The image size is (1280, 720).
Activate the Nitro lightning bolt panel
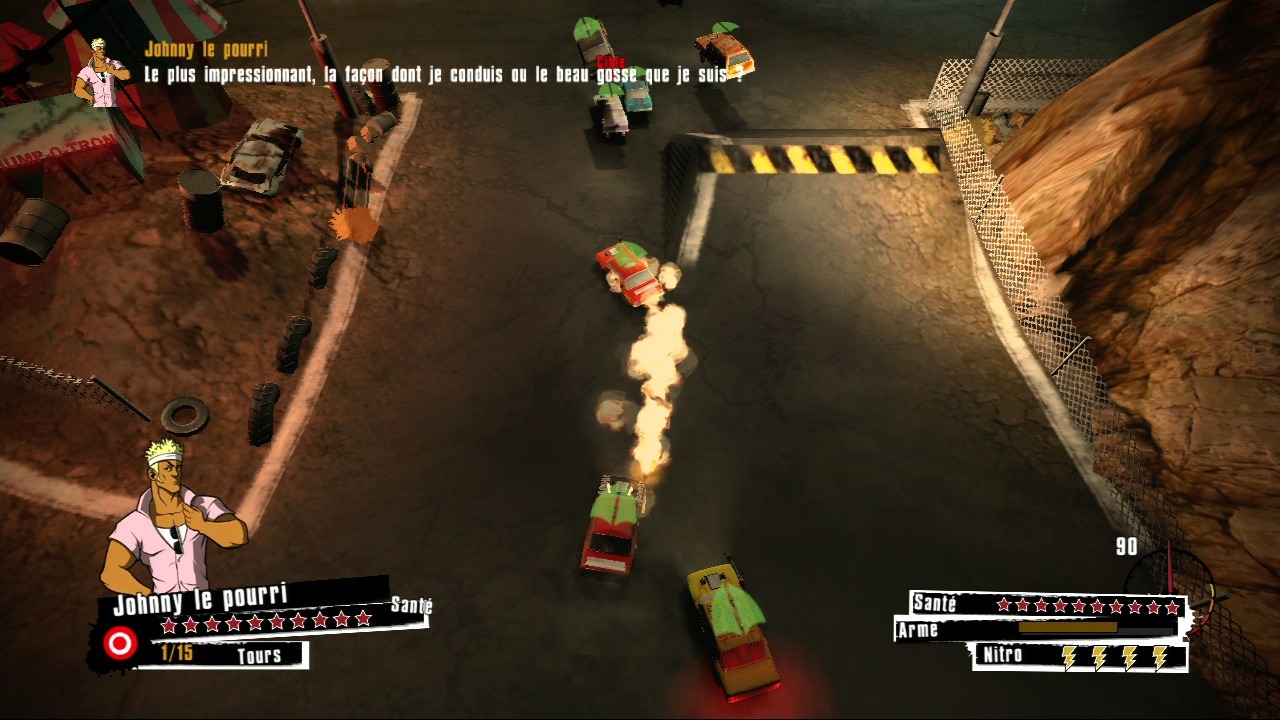tap(1080, 656)
